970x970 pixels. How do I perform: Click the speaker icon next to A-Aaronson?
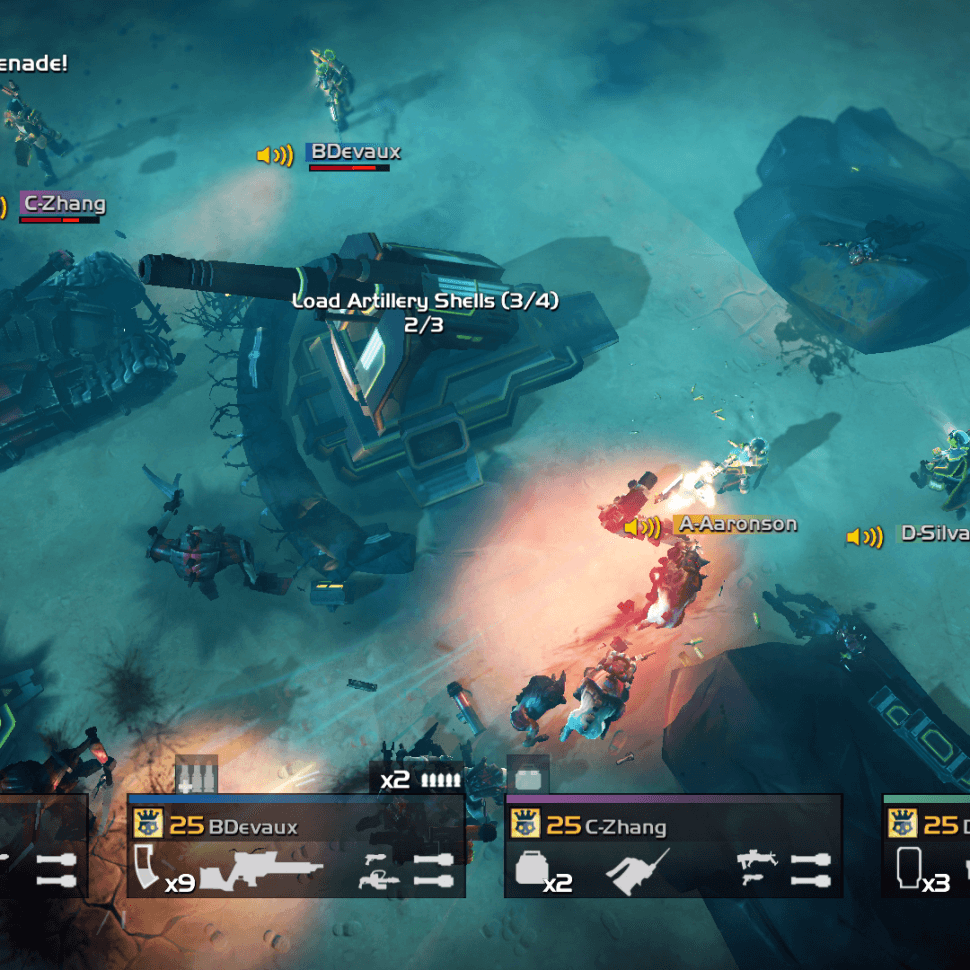642,526
